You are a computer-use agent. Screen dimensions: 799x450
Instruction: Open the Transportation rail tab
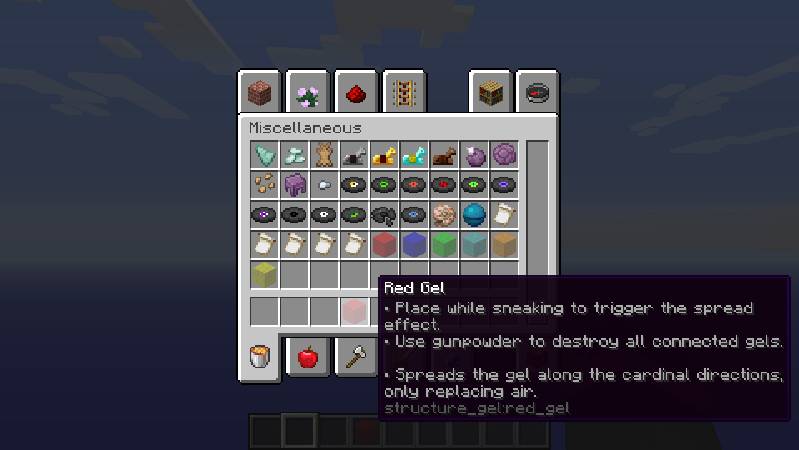tap(404, 93)
